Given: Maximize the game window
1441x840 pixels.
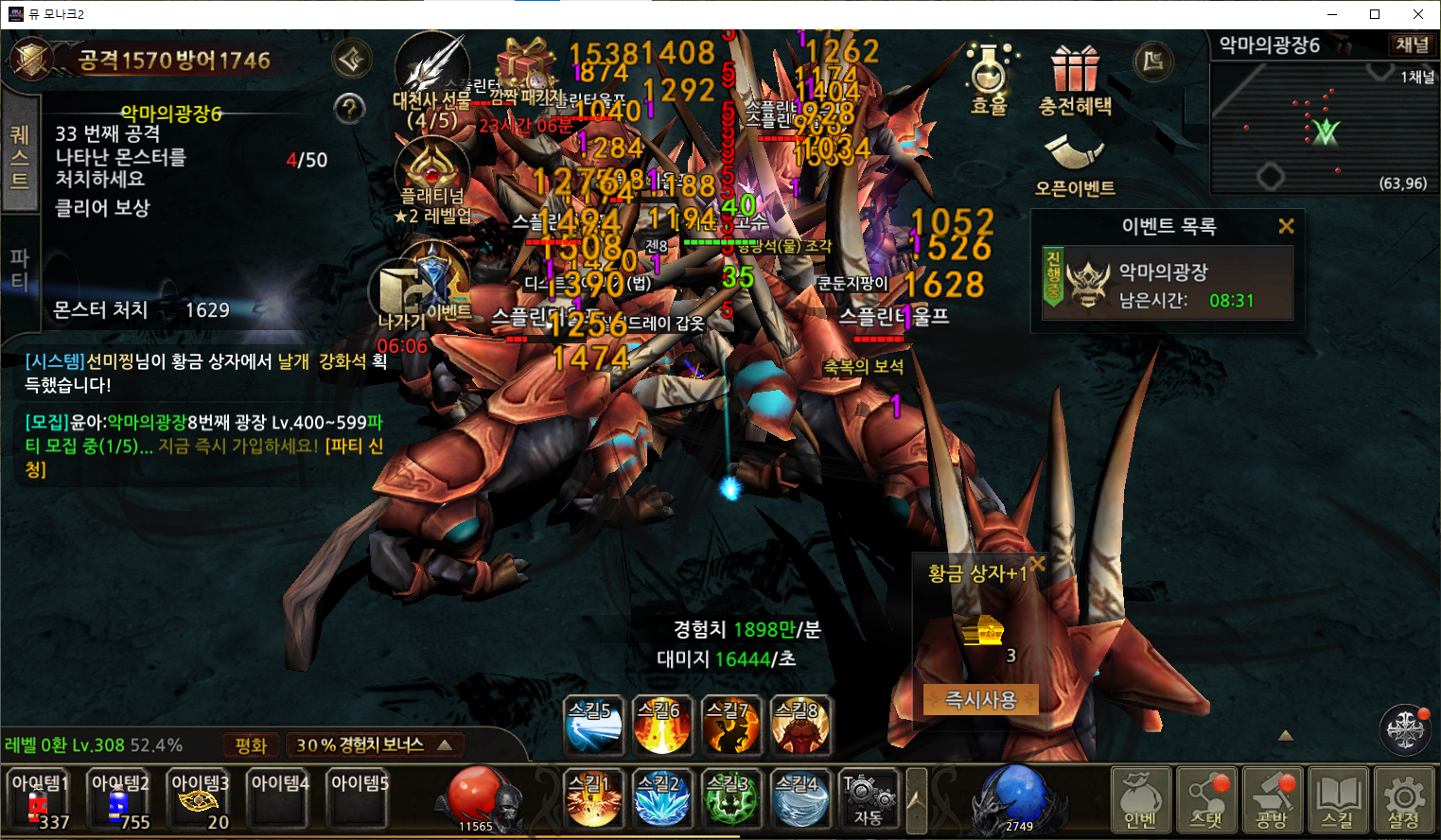Looking at the screenshot, I should 1375,14.
